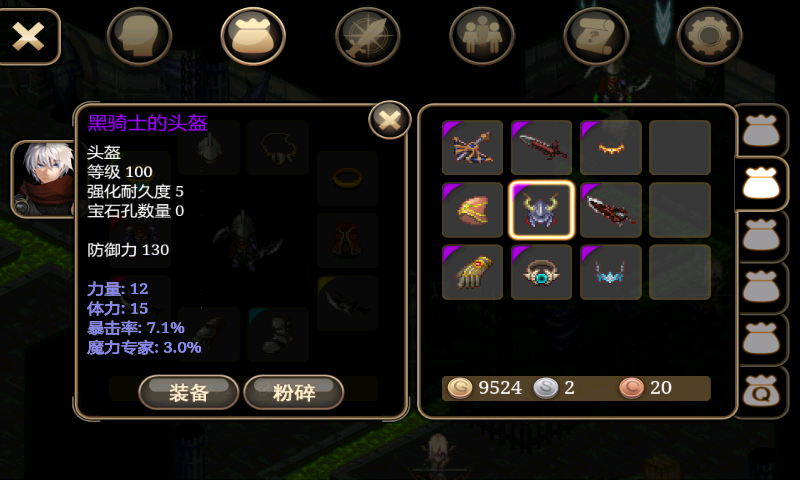Select the golden gauntlet slot
The width and height of the screenshot is (800, 480).
(x=473, y=272)
